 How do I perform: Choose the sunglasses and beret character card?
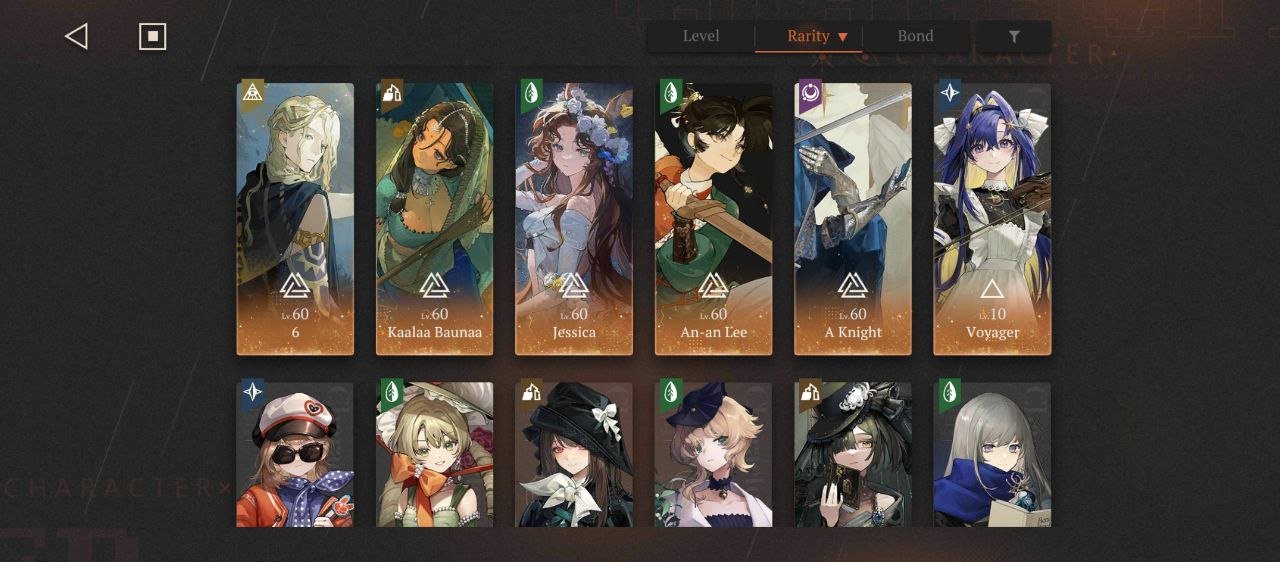(x=295, y=454)
